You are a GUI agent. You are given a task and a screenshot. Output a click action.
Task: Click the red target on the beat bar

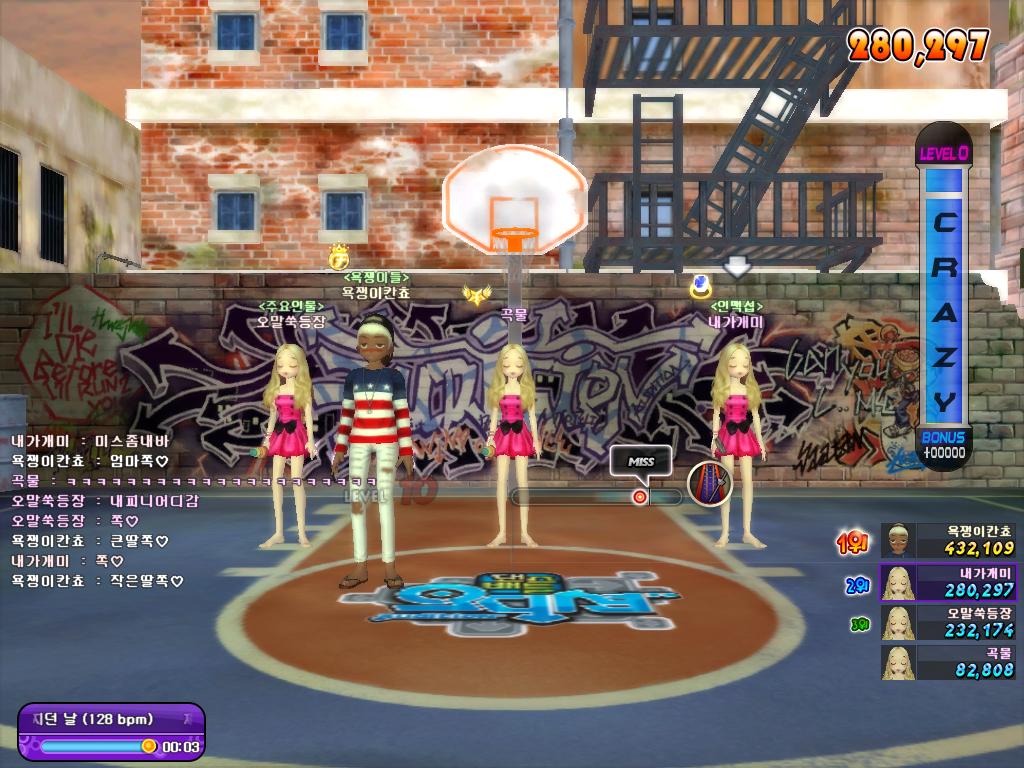click(x=639, y=497)
